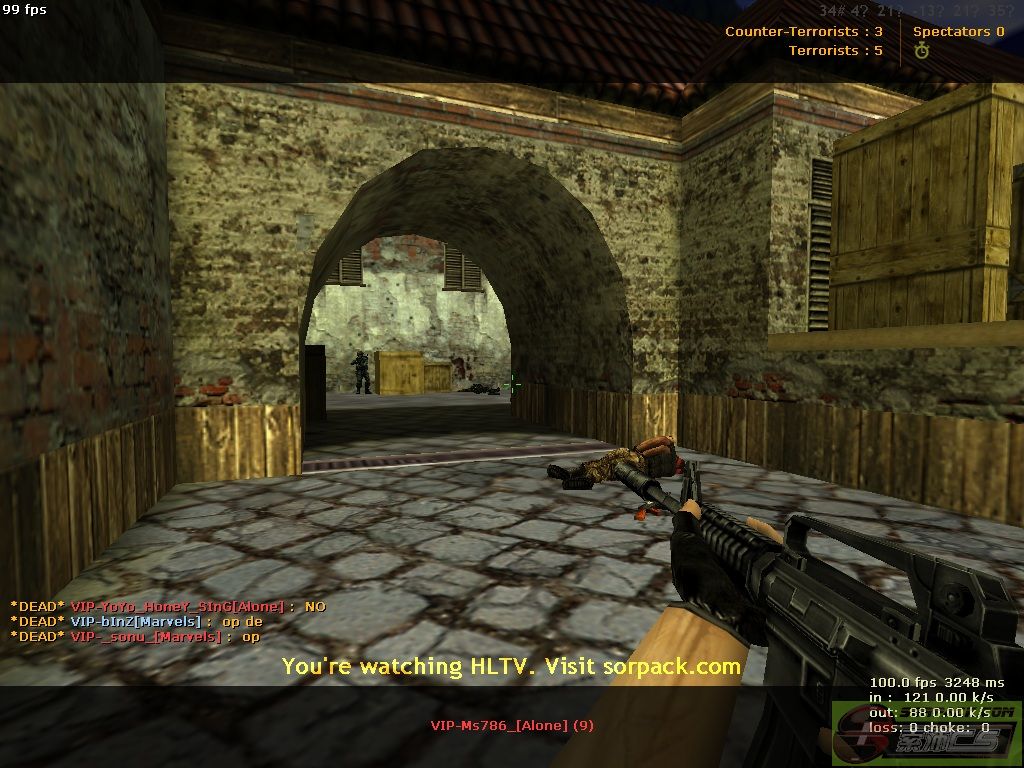This screenshot has width=1024, height=768.
Task: Click the spectated player name VIP-Ms786_[Alone]
Action: click(512, 725)
